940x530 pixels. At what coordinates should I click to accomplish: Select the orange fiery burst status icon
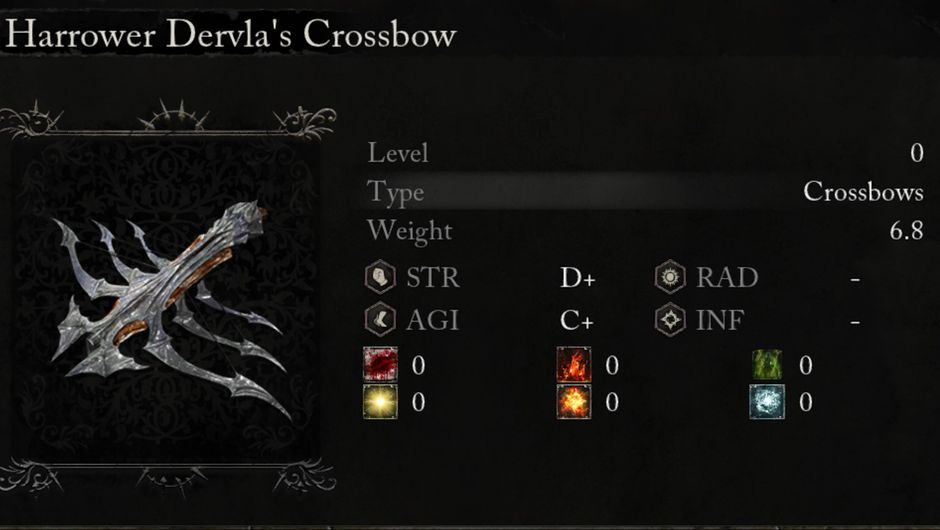[x=574, y=402]
